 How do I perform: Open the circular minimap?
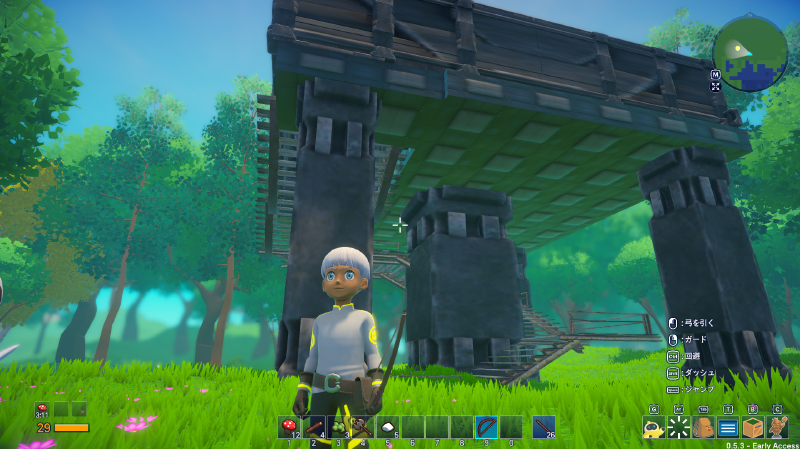coord(751,53)
